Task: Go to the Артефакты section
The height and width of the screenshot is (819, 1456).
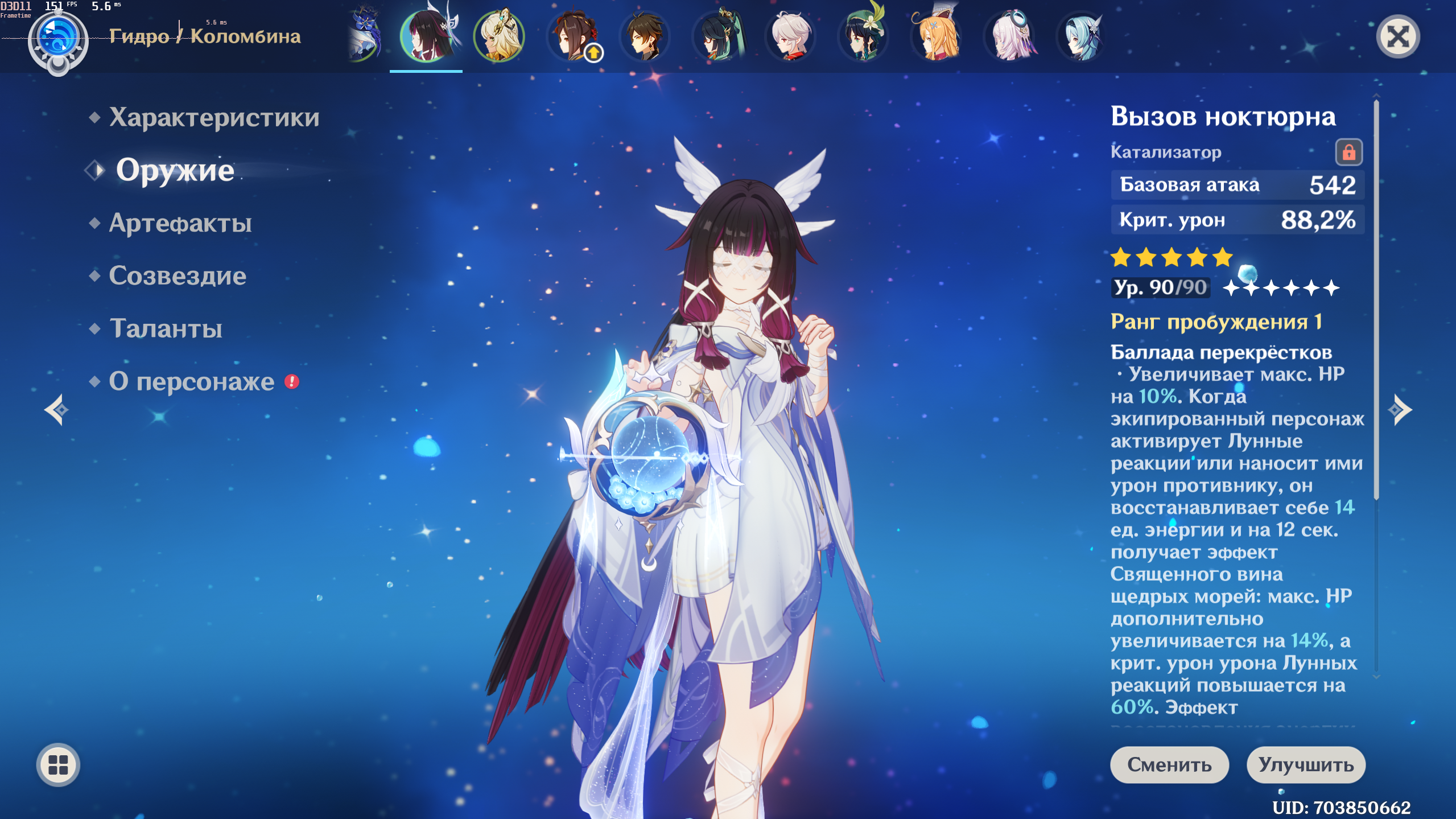Action: (180, 223)
